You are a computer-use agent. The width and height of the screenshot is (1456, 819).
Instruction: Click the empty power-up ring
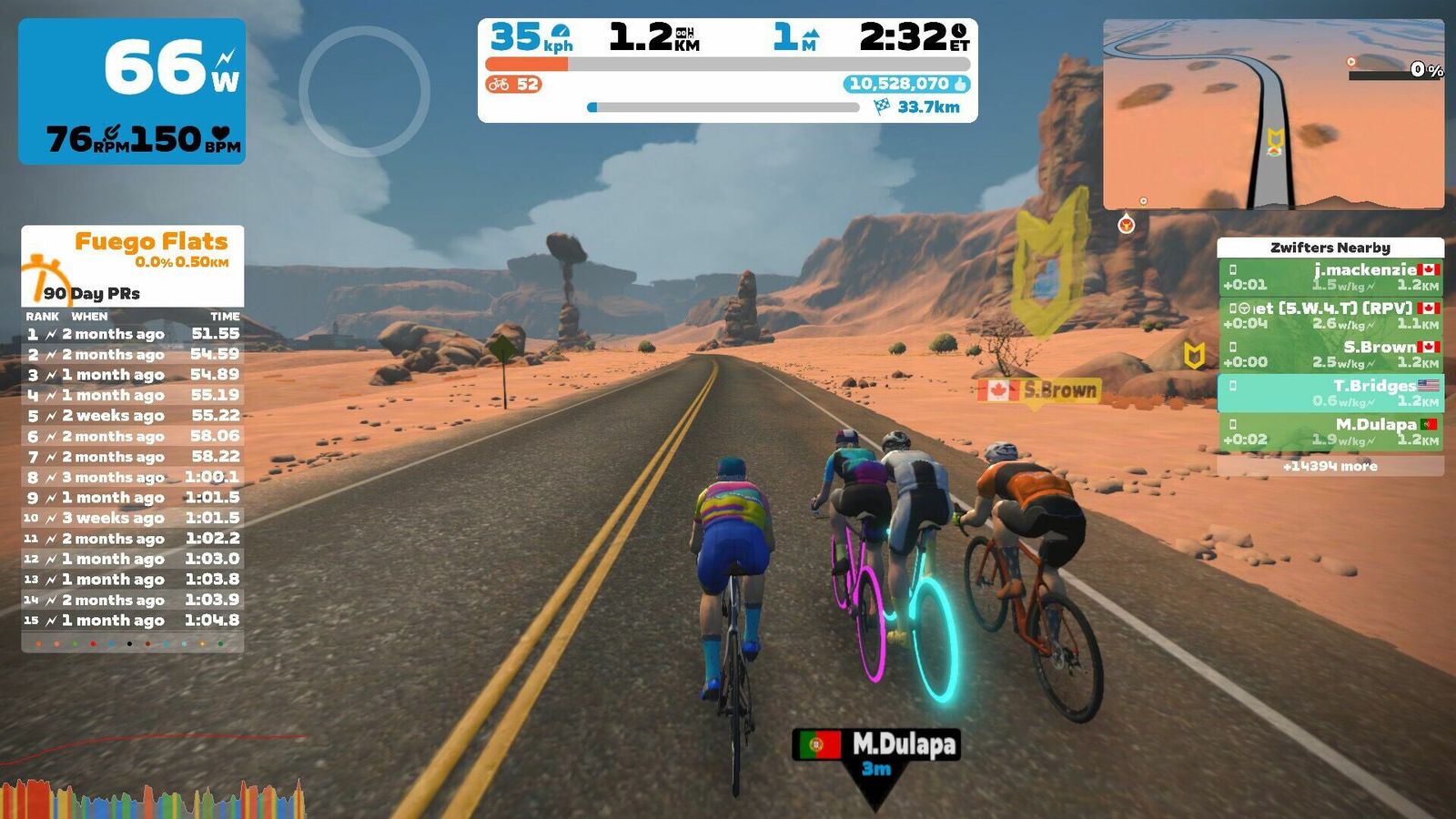point(364,91)
